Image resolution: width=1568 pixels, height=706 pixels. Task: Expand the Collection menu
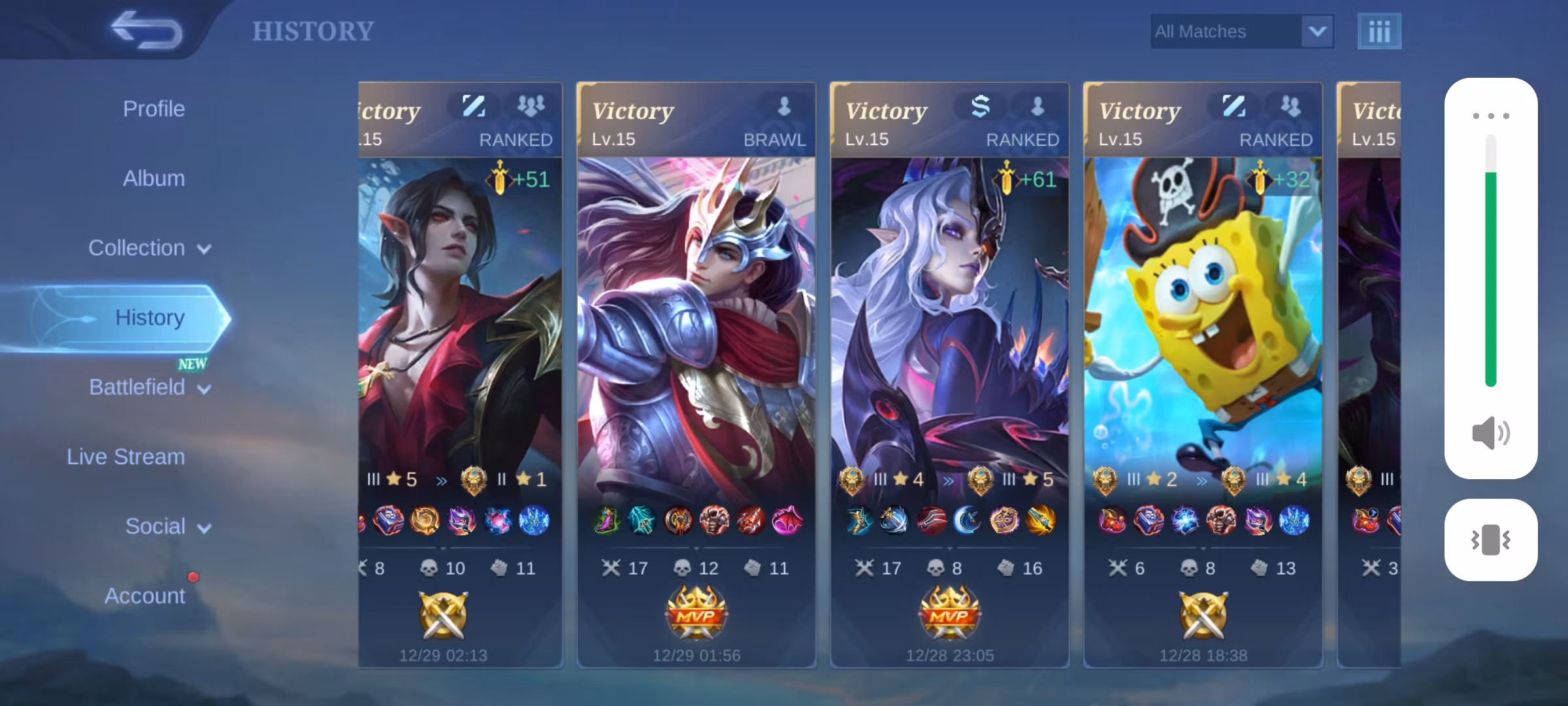(x=149, y=248)
